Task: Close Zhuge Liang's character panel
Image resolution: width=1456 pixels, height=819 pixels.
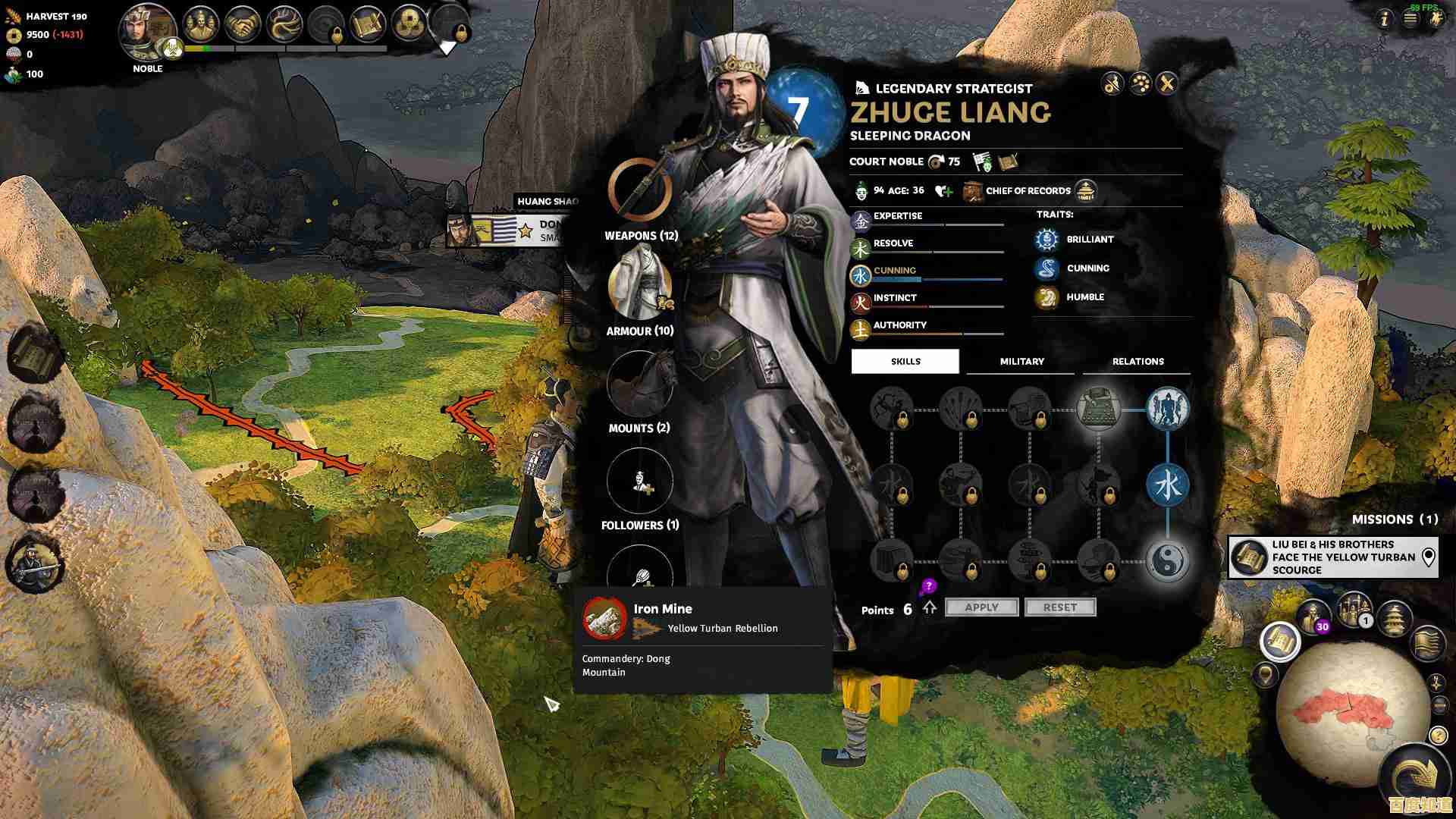Action: click(1167, 83)
